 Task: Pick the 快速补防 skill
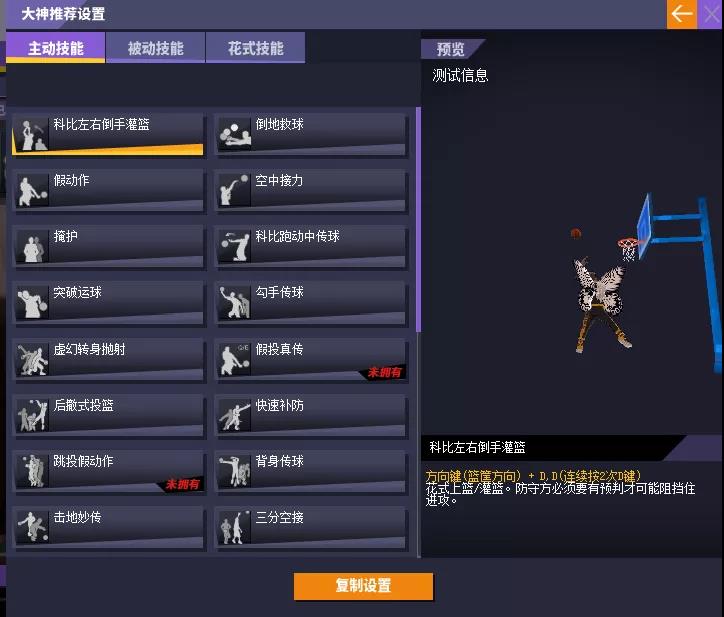(312, 416)
